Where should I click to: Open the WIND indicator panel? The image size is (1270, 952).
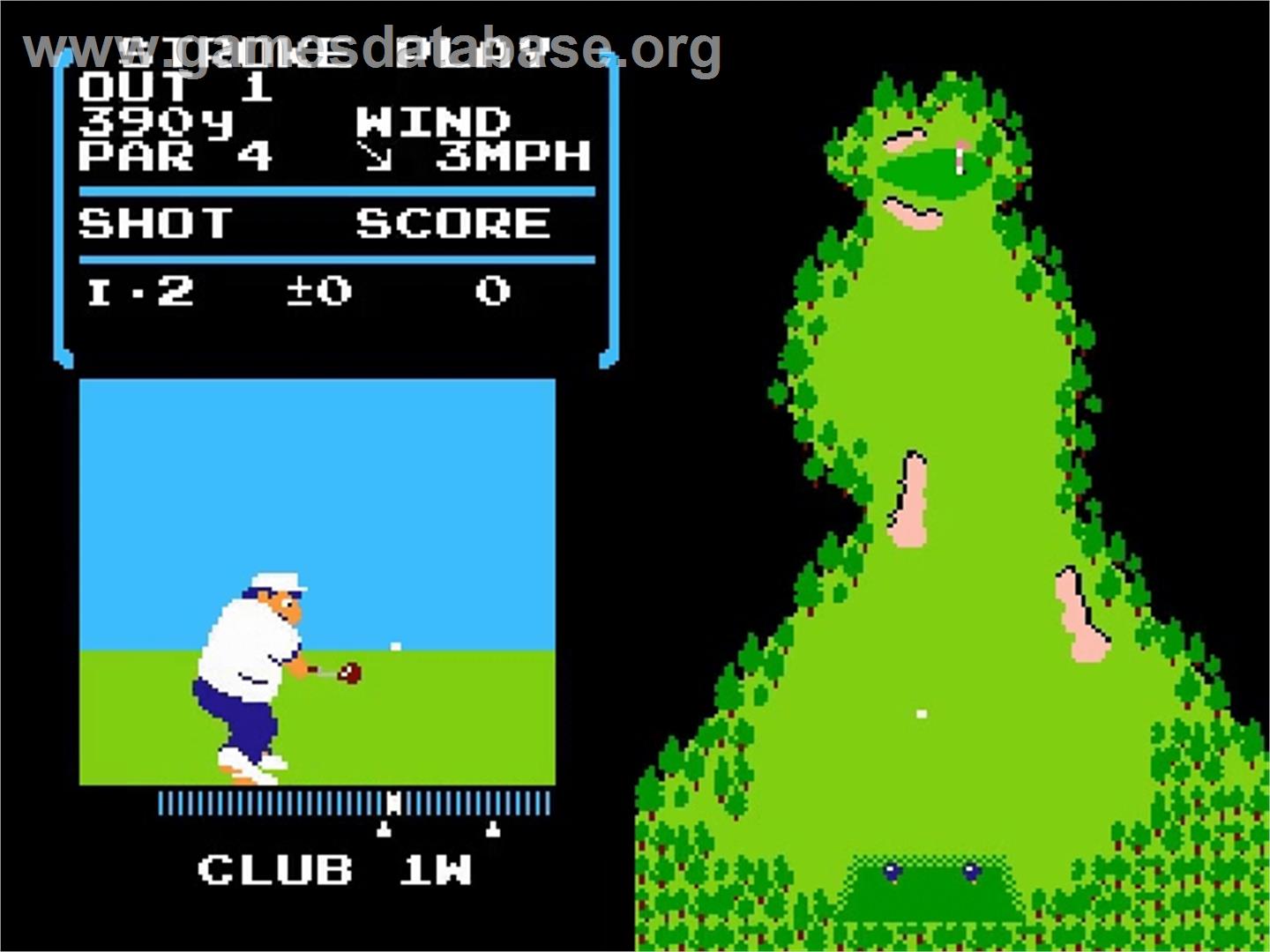[434, 119]
